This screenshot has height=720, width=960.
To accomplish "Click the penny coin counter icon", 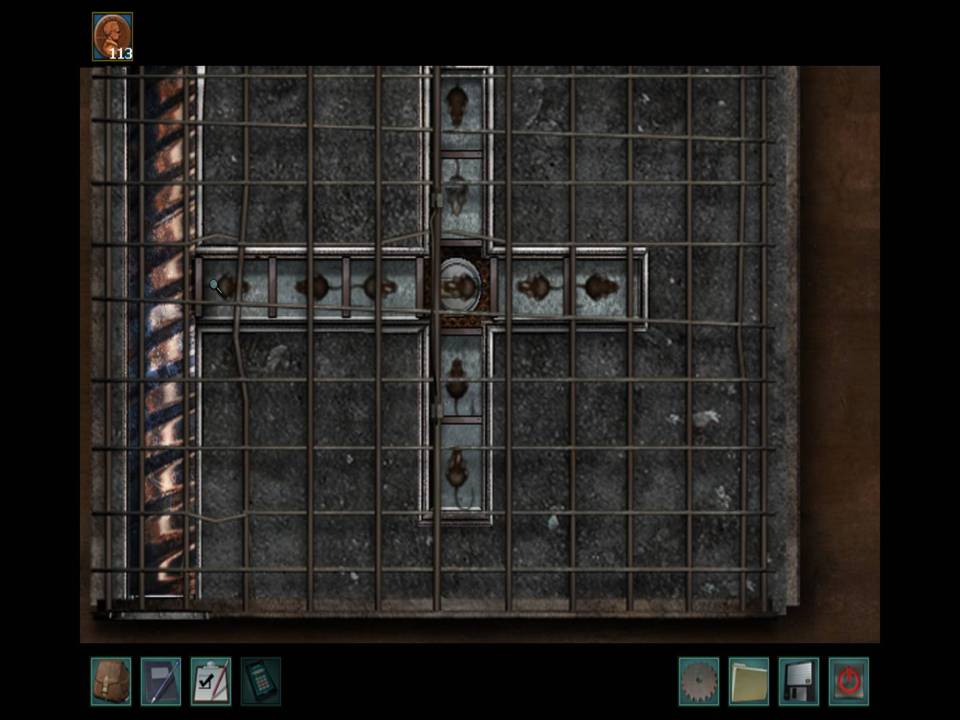I will pos(112,37).
